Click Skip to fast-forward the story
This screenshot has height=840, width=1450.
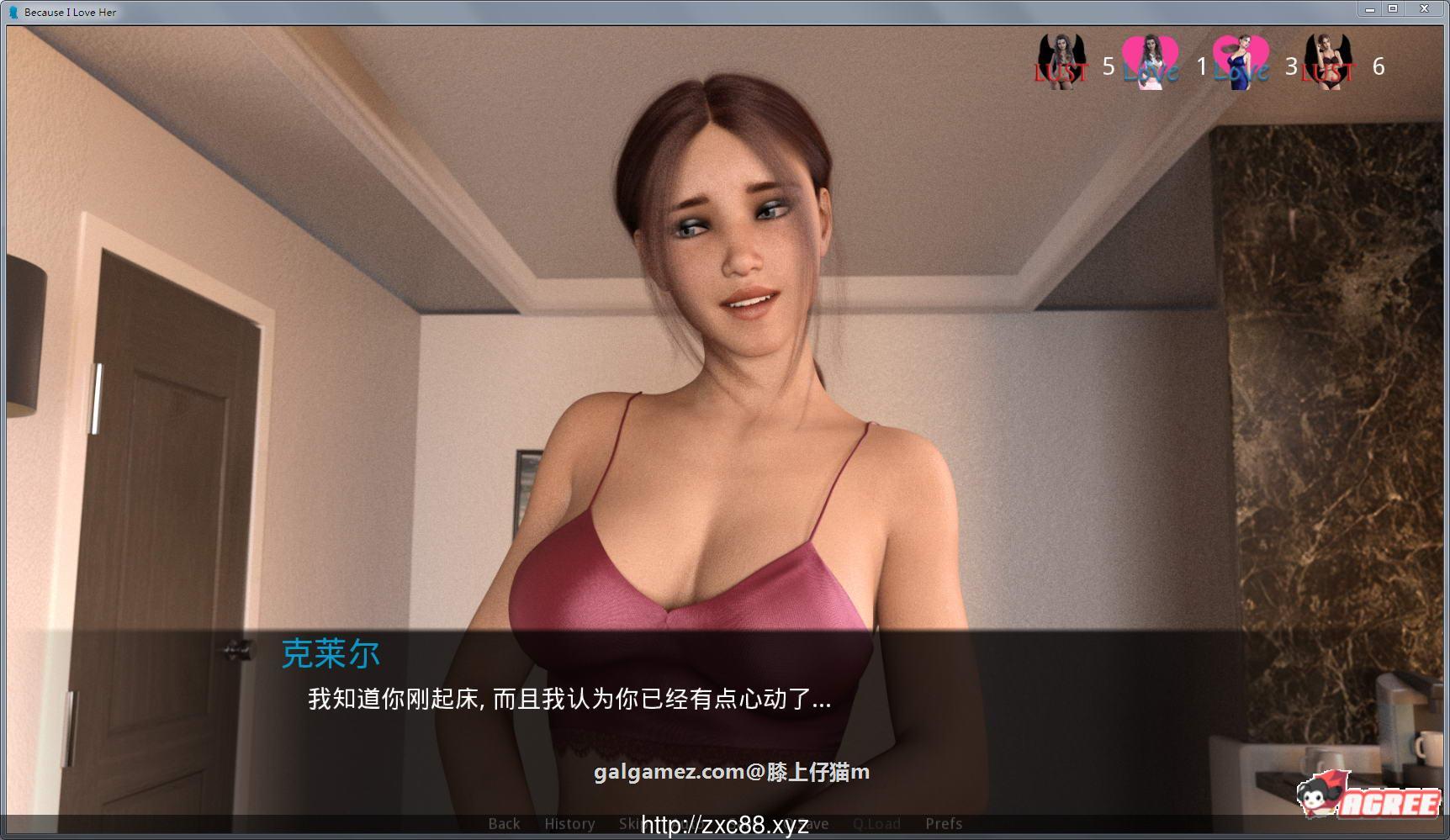[632, 824]
